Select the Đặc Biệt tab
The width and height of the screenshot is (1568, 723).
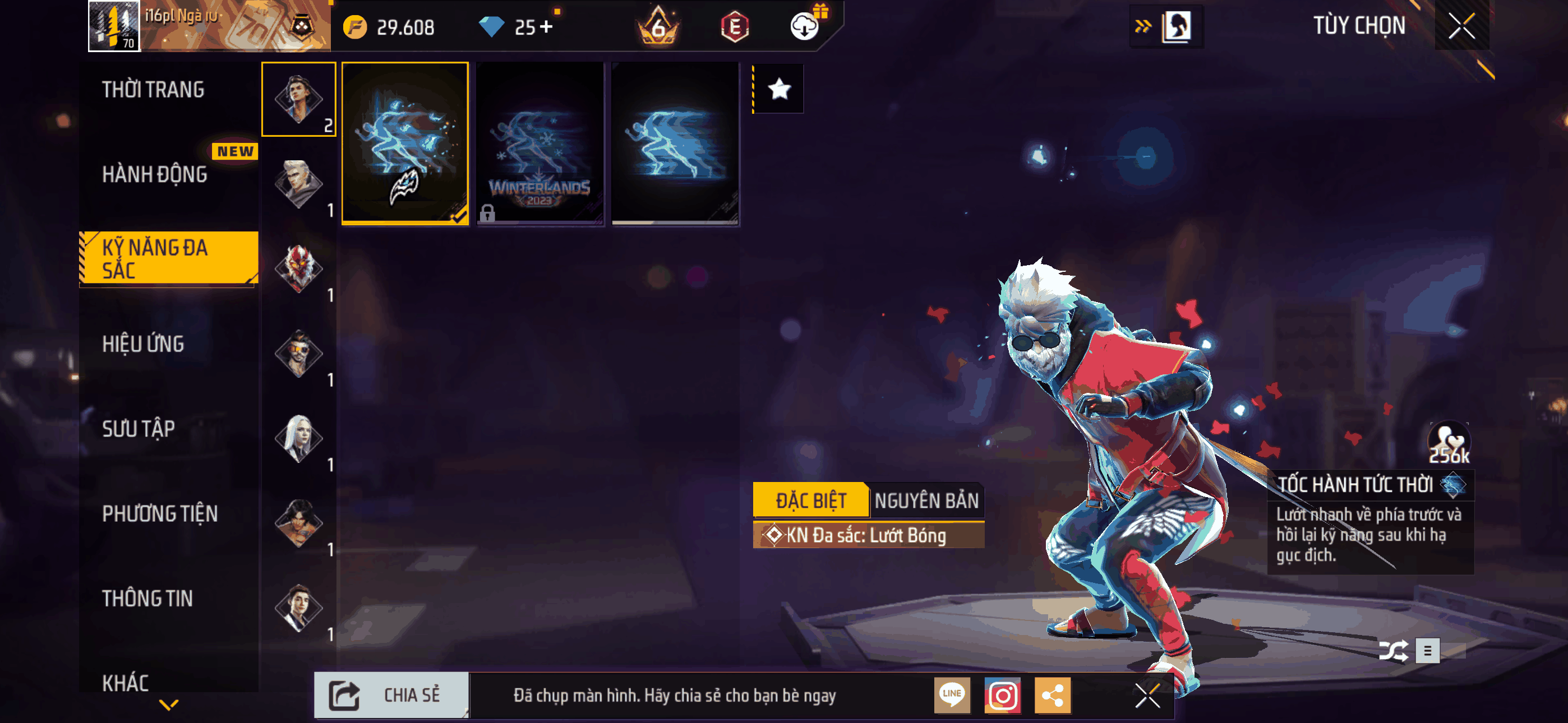click(811, 500)
